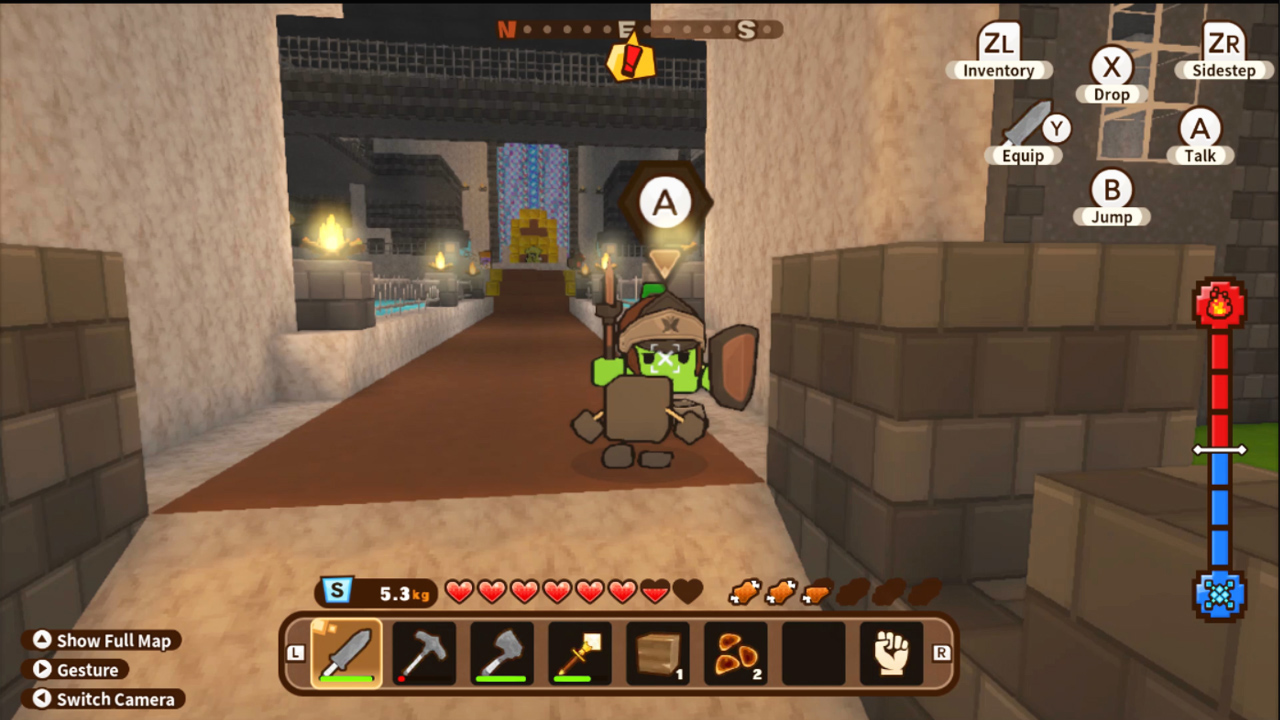Select the sword in the hotbar
Screen dimensions: 1280x720
click(x=345, y=652)
